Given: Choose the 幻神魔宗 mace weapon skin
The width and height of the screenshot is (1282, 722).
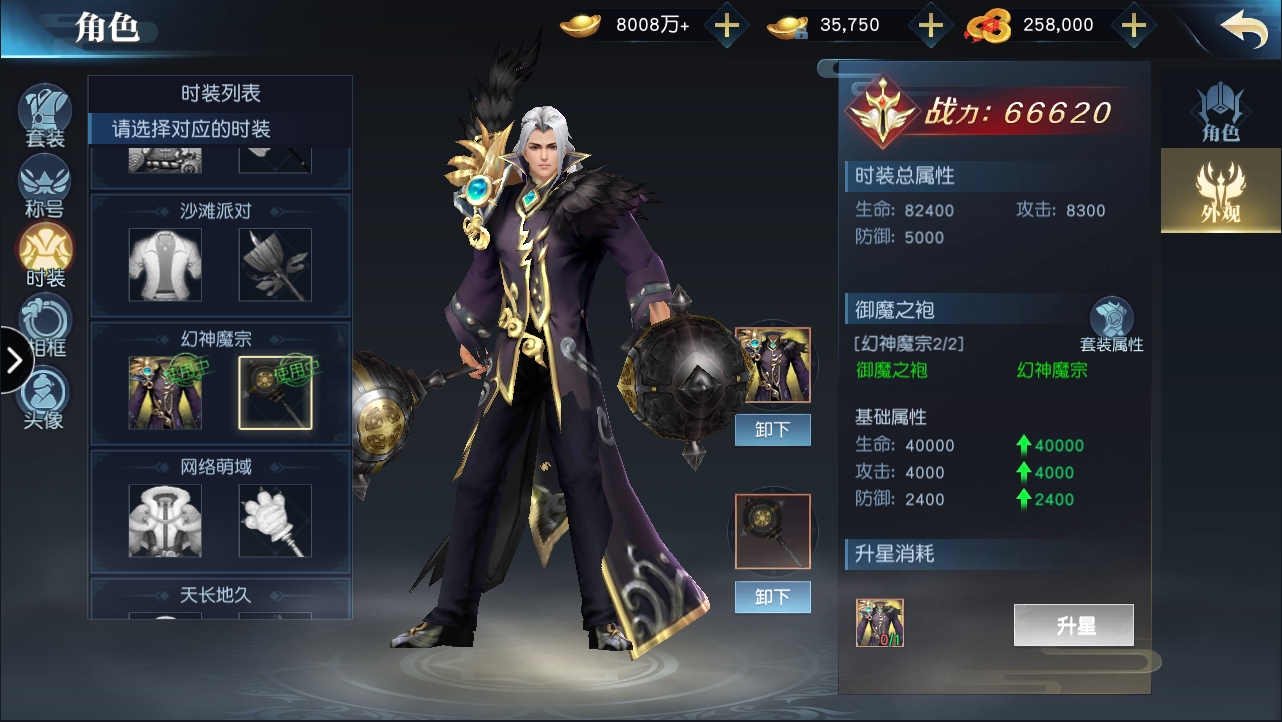Looking at the screenshot, I should point(275,392).
